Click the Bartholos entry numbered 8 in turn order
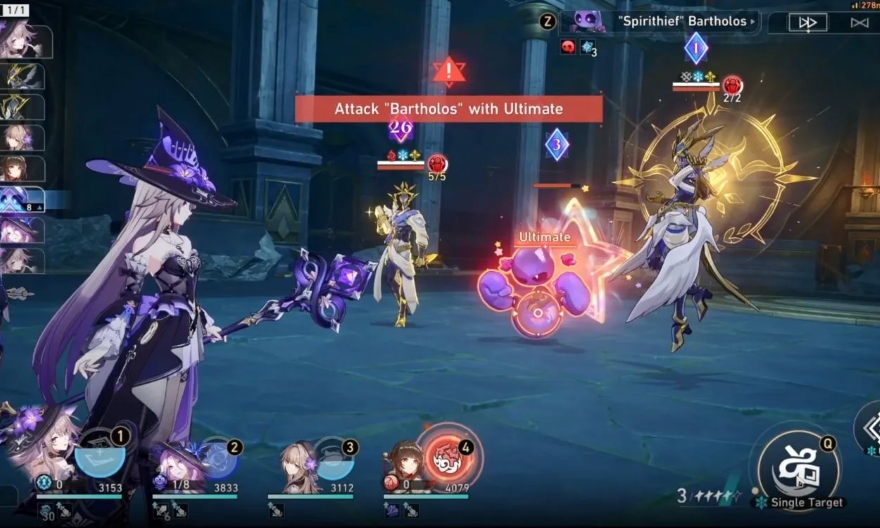The image size is (880, 528). pos(21,200)
